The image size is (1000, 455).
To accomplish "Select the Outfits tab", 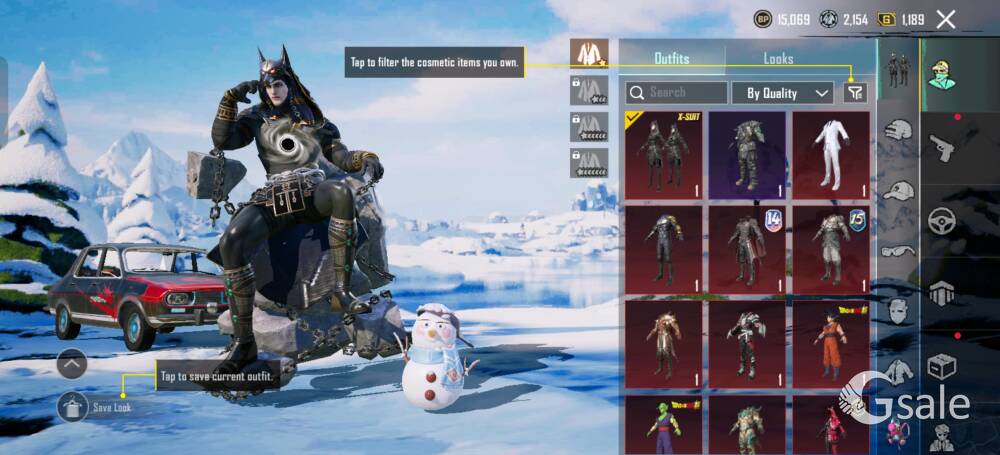I will pyautogui.click(x=671, y=58).
